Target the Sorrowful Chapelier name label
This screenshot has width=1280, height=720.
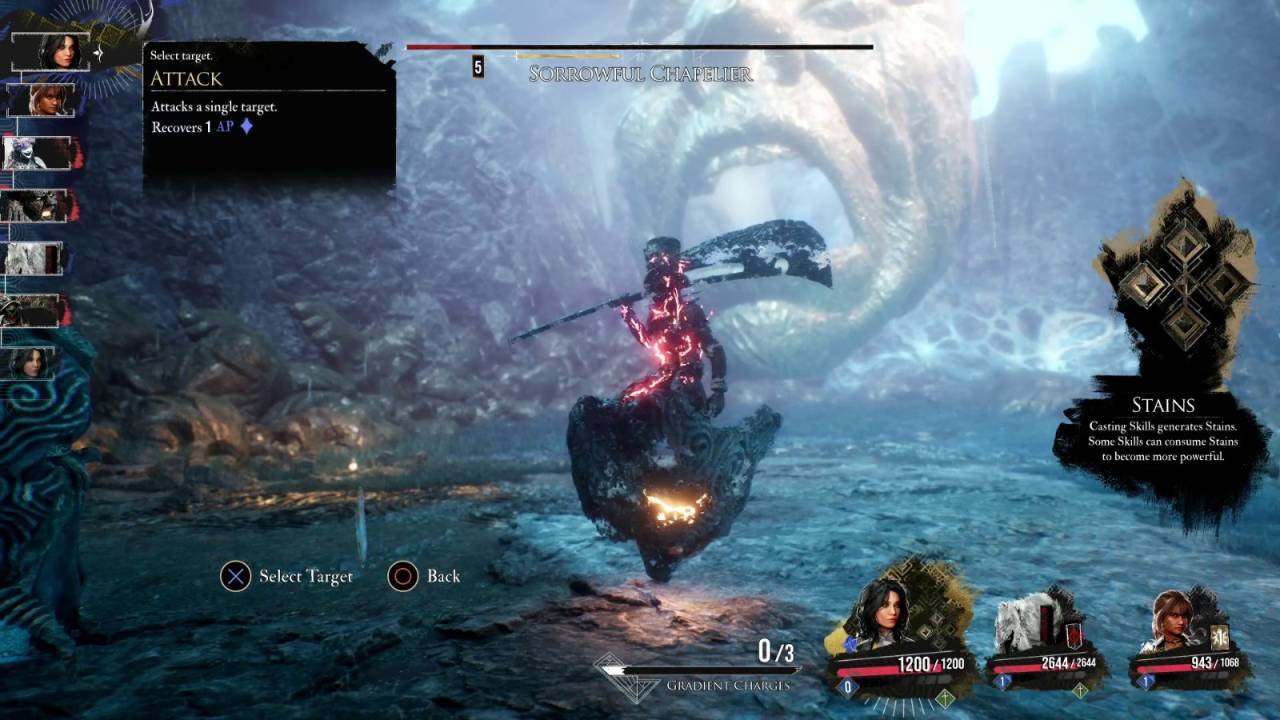tap(640, 74)
